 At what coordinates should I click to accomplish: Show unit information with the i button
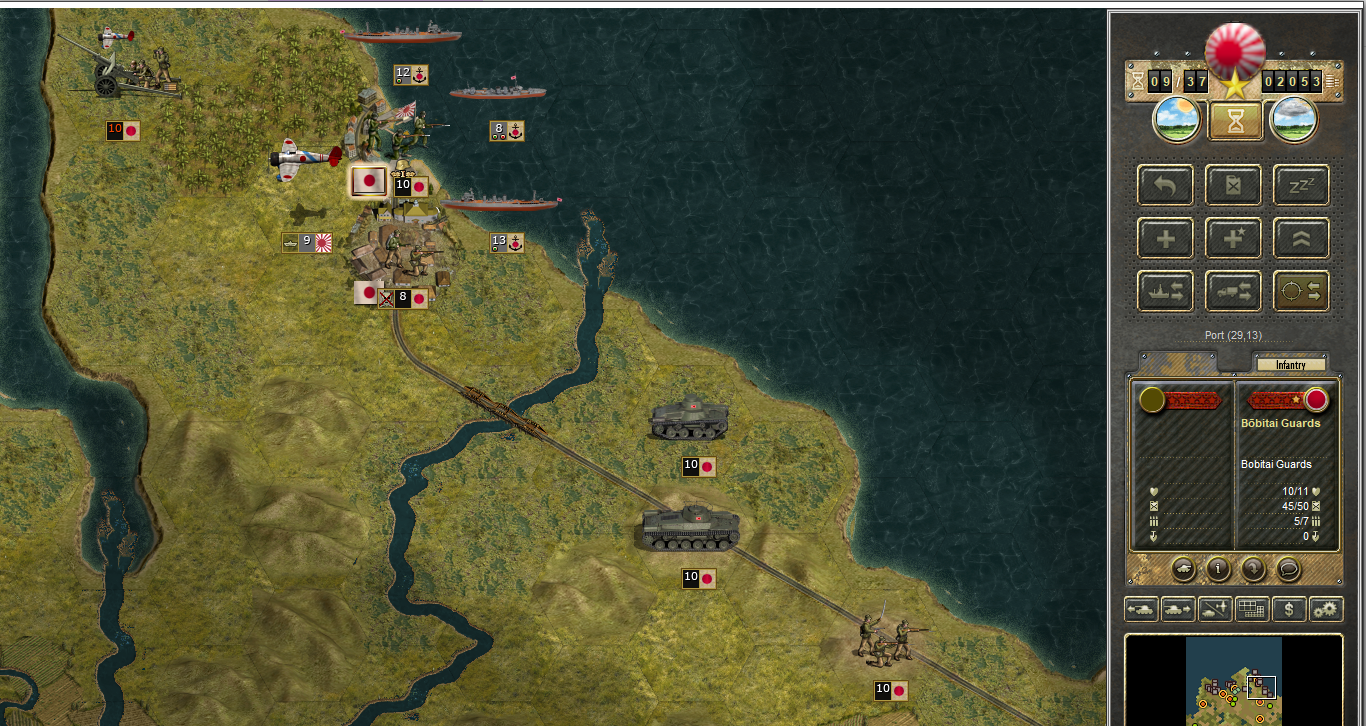[x=1217, y=569]
